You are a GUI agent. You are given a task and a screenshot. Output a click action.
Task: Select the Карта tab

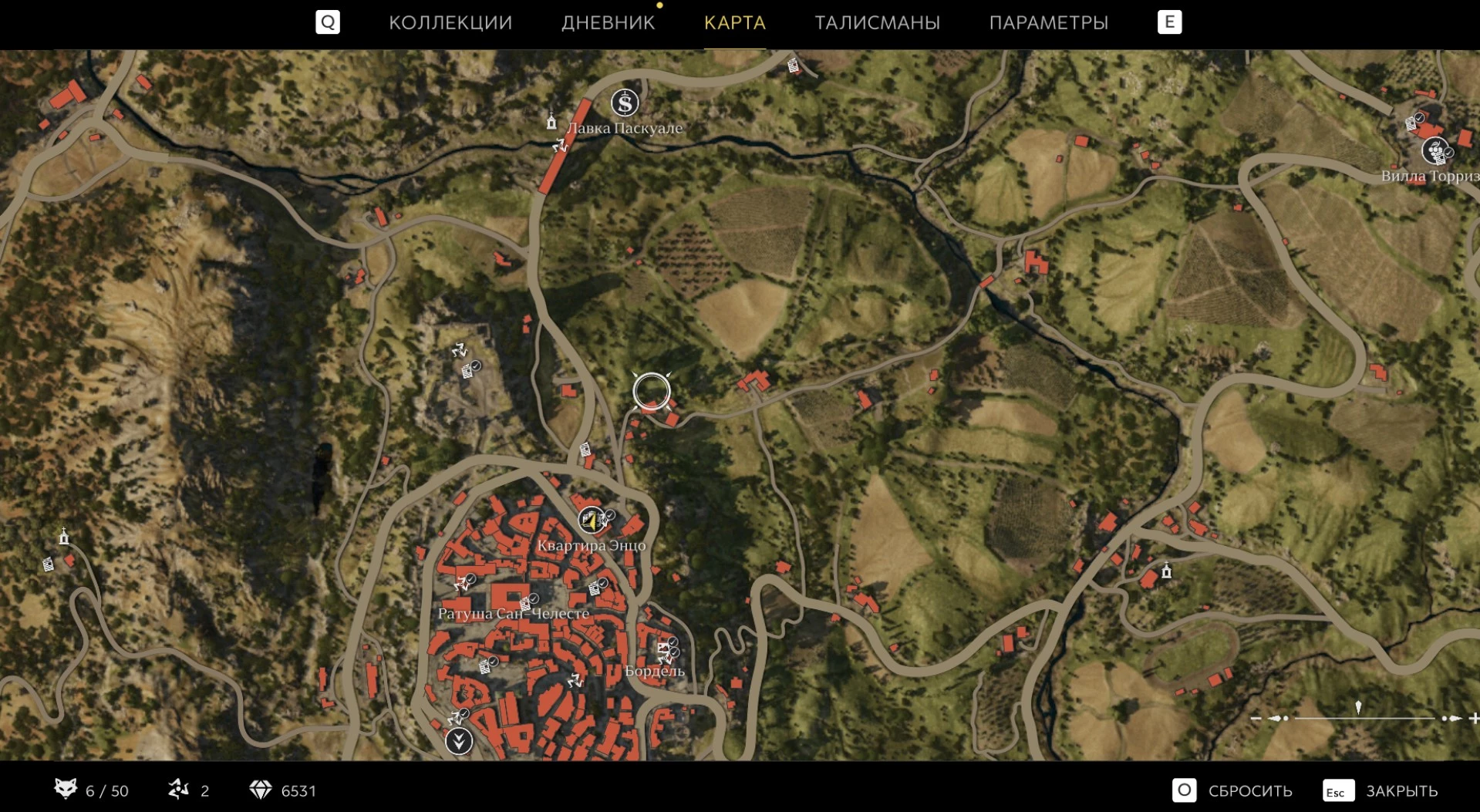point(734,22)
